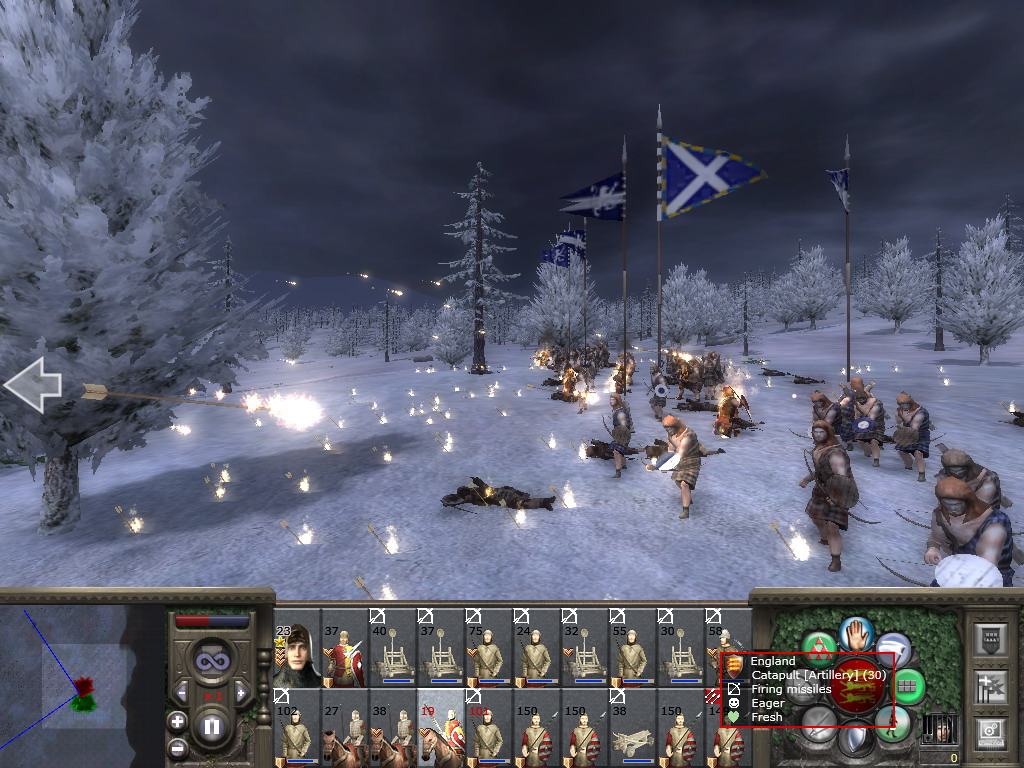
Task: Open the red triangle group formations button
Action: point(820,649)
